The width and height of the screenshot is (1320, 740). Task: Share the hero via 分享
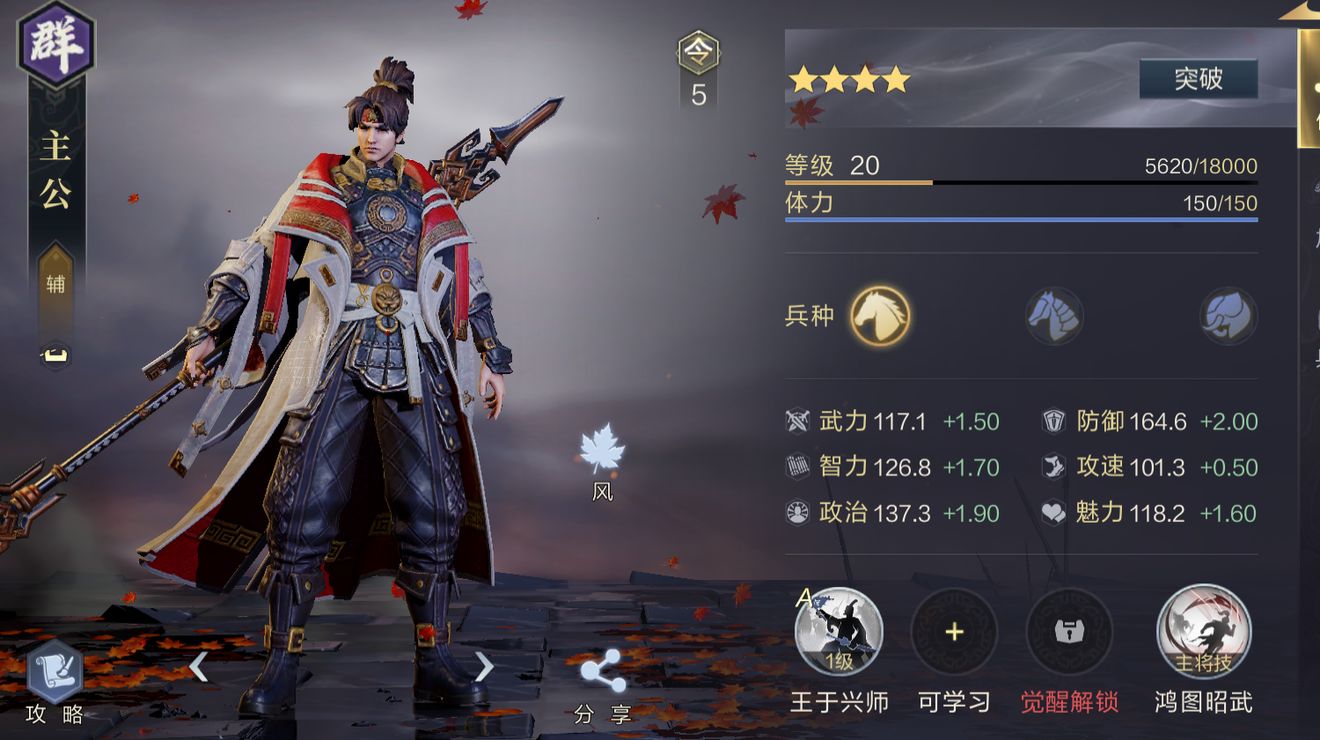603,672
